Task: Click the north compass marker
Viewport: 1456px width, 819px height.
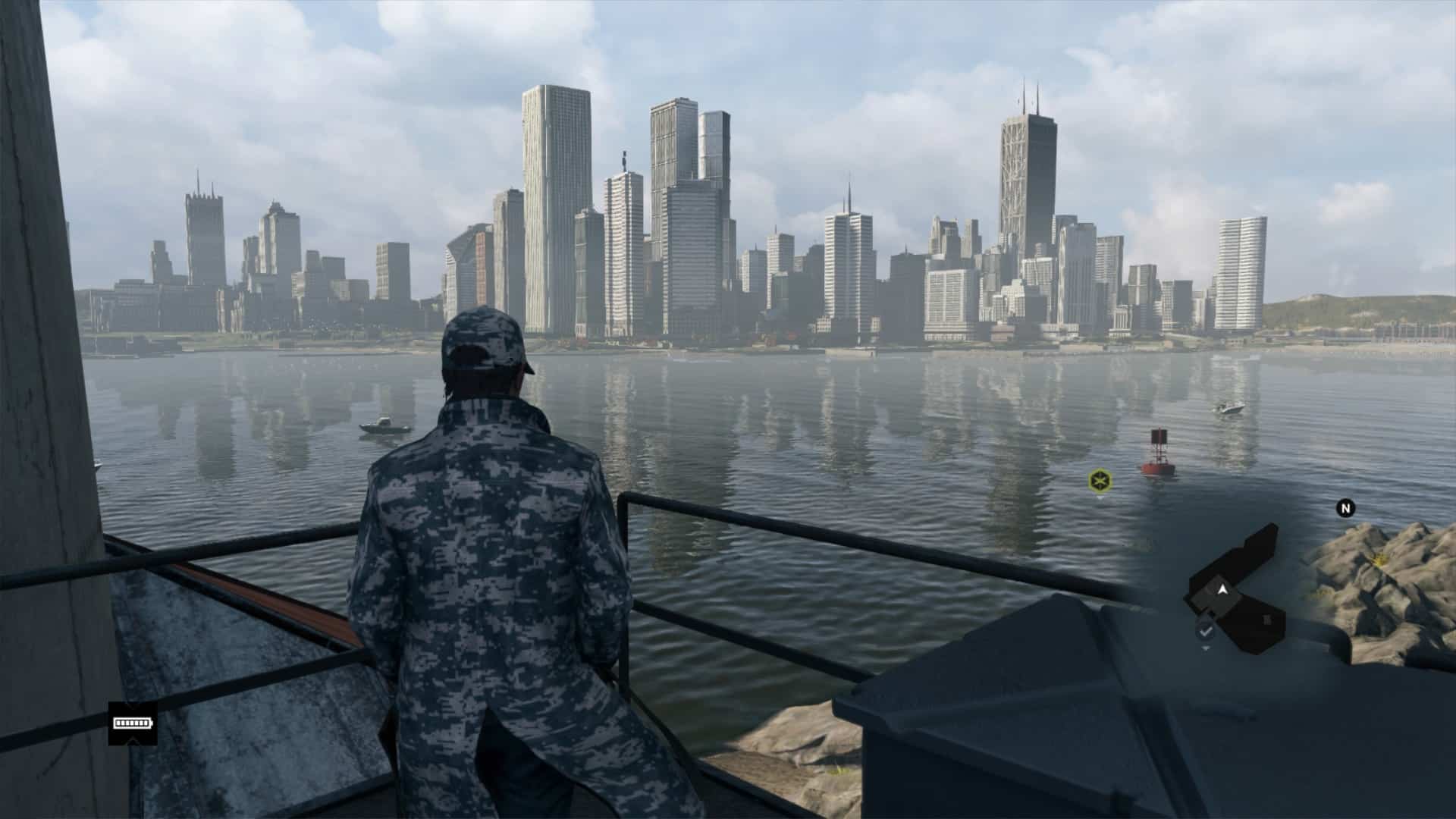Action: pos(1345,508)
